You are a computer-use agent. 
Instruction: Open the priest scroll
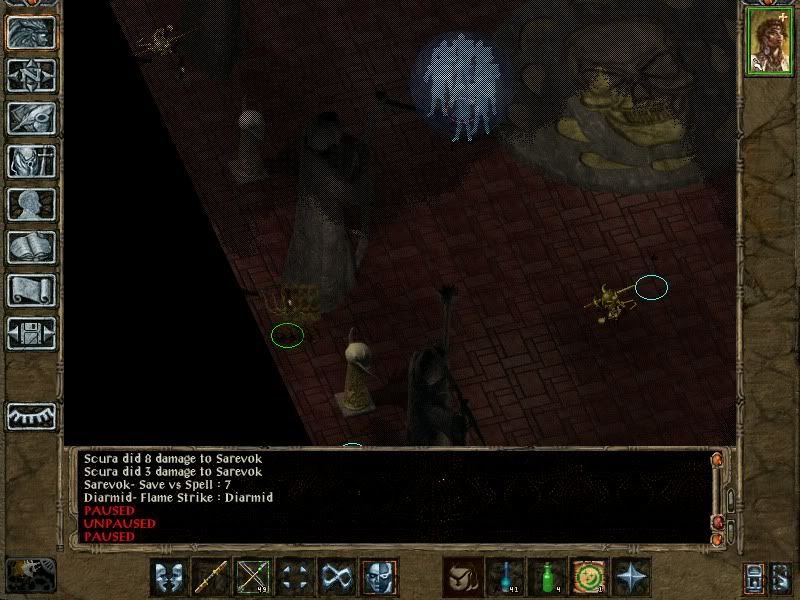(30, 290)
